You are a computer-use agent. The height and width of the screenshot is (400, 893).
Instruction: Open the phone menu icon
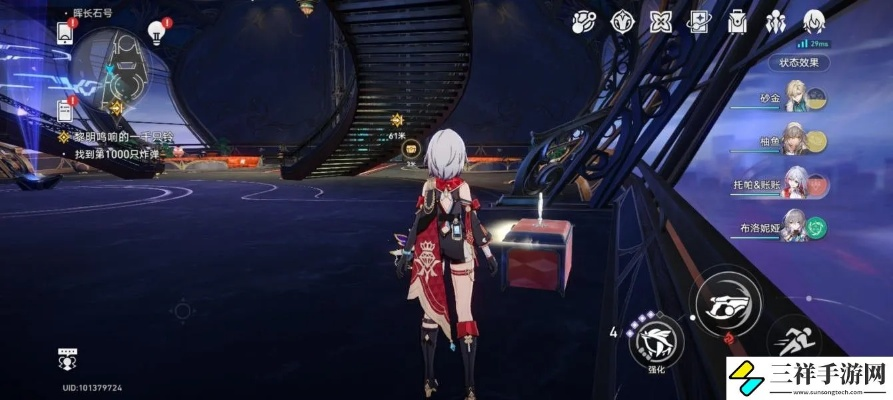click(66, 32)
